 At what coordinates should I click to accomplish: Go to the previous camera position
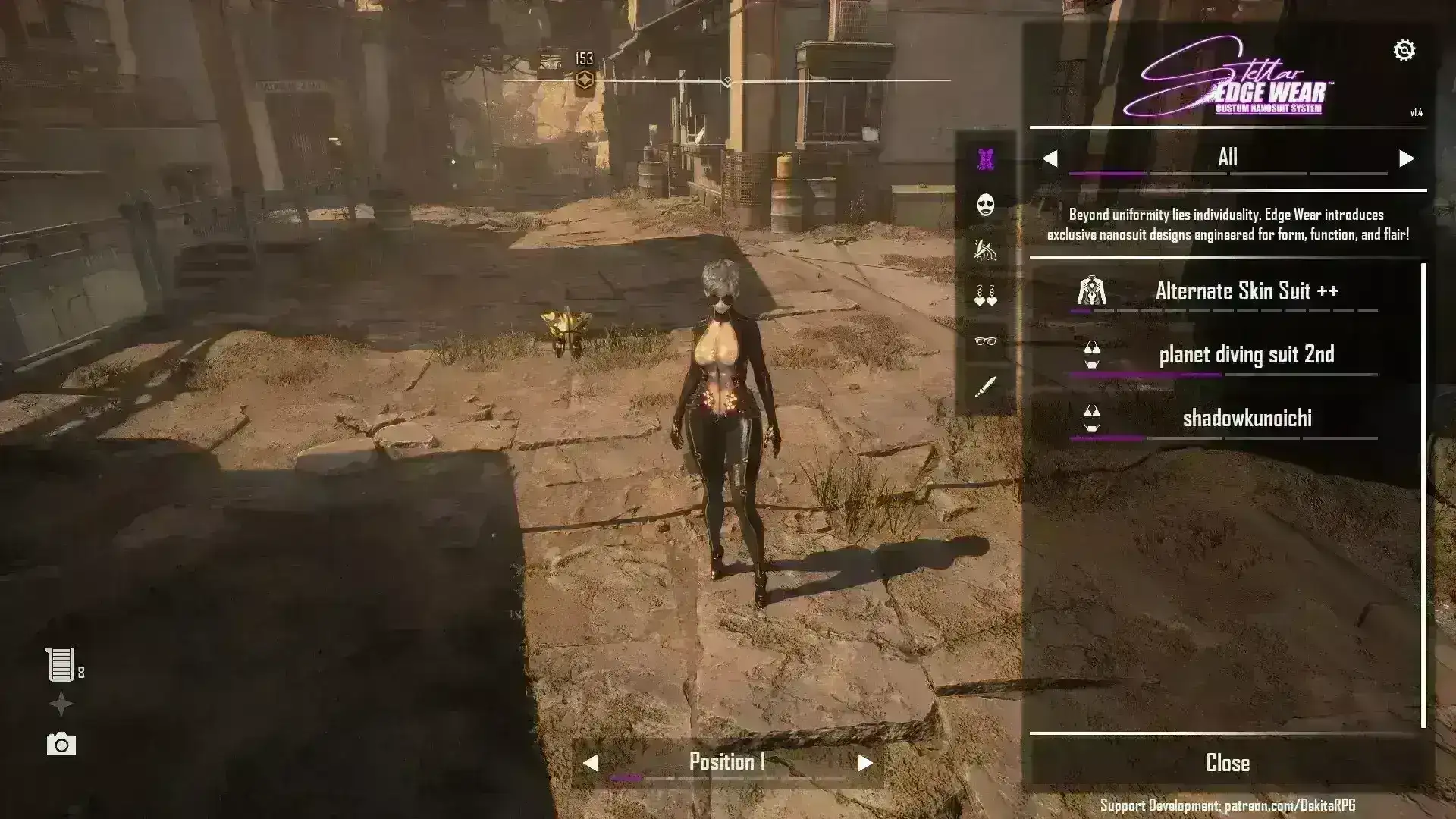tap(591, 763)
